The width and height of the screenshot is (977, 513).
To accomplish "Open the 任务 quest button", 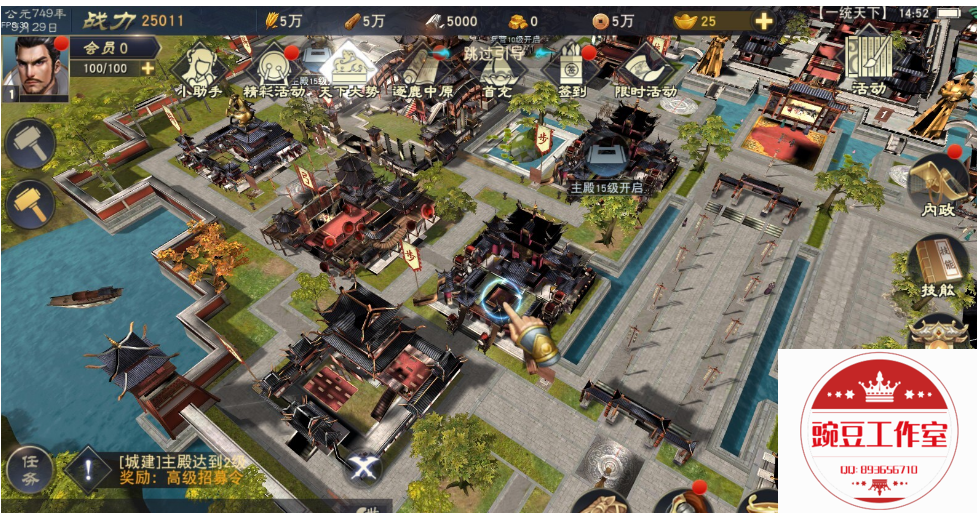I will tap(30, 468).
